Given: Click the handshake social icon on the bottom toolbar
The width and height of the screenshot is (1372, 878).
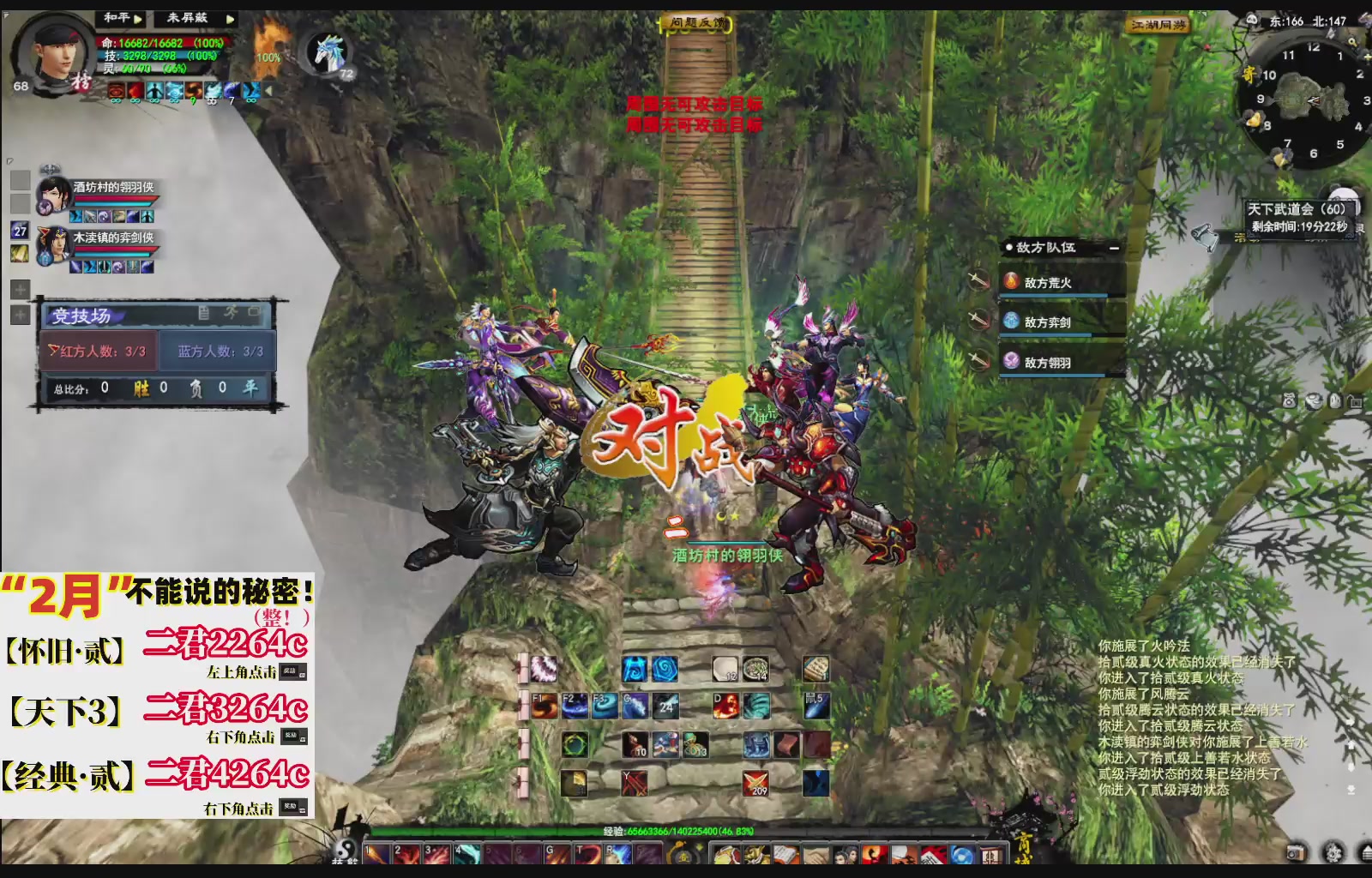Looking at the screenshot, I should click(x=816, y=856).
